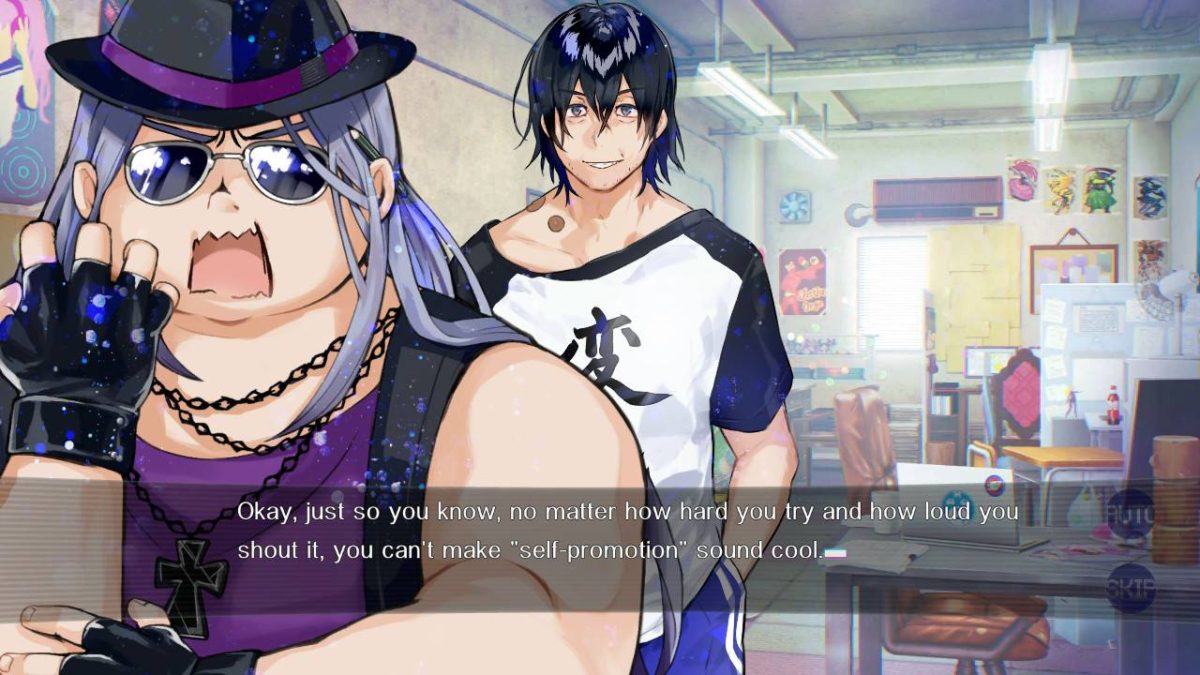This screenshot has width=1200, height=675.
Task: Toggle the AUTO advance button
Action: [1131, 513]
